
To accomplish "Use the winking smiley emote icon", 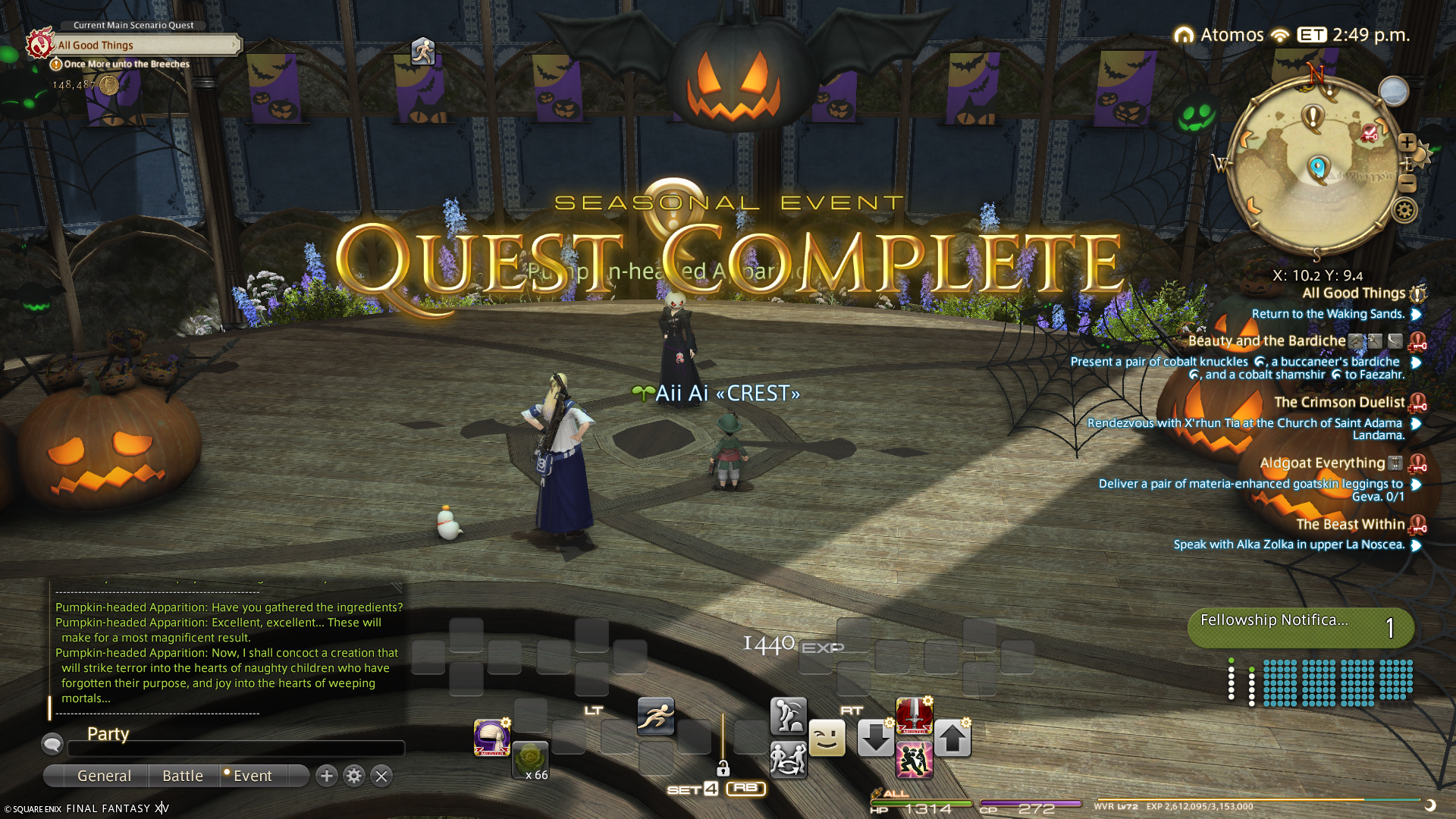I will point(827,738).
